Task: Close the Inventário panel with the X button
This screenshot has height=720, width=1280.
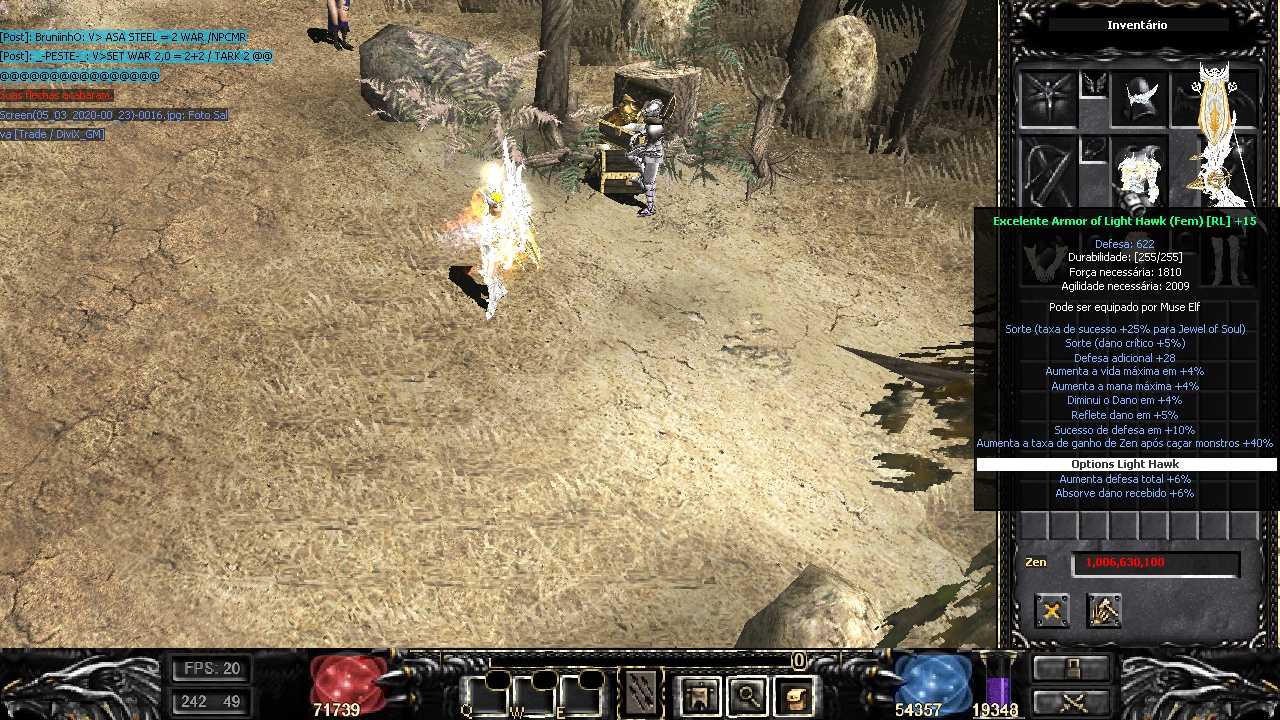Action: pos(1051,610)
